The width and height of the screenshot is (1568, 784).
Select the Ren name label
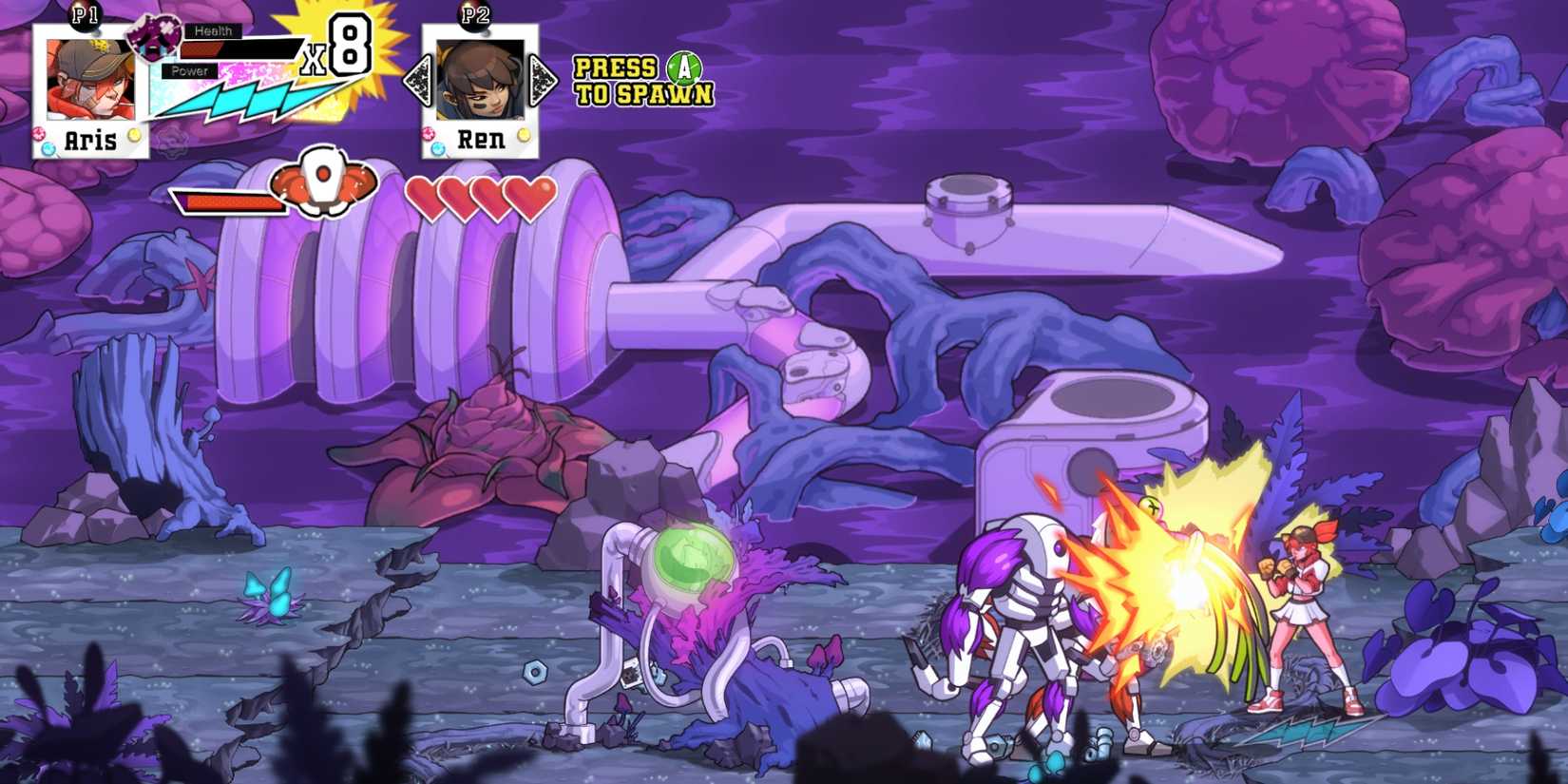[482, 139]
